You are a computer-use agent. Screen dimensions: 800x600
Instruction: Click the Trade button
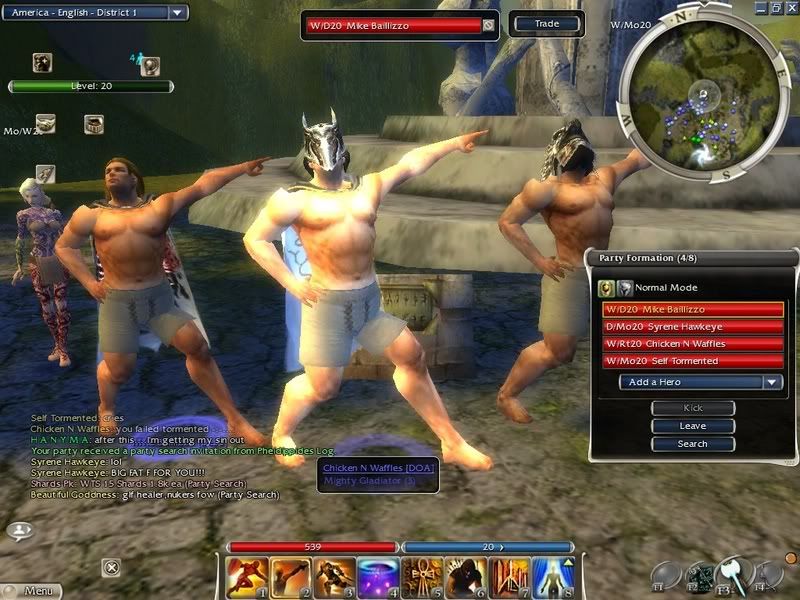click(547, 23)
